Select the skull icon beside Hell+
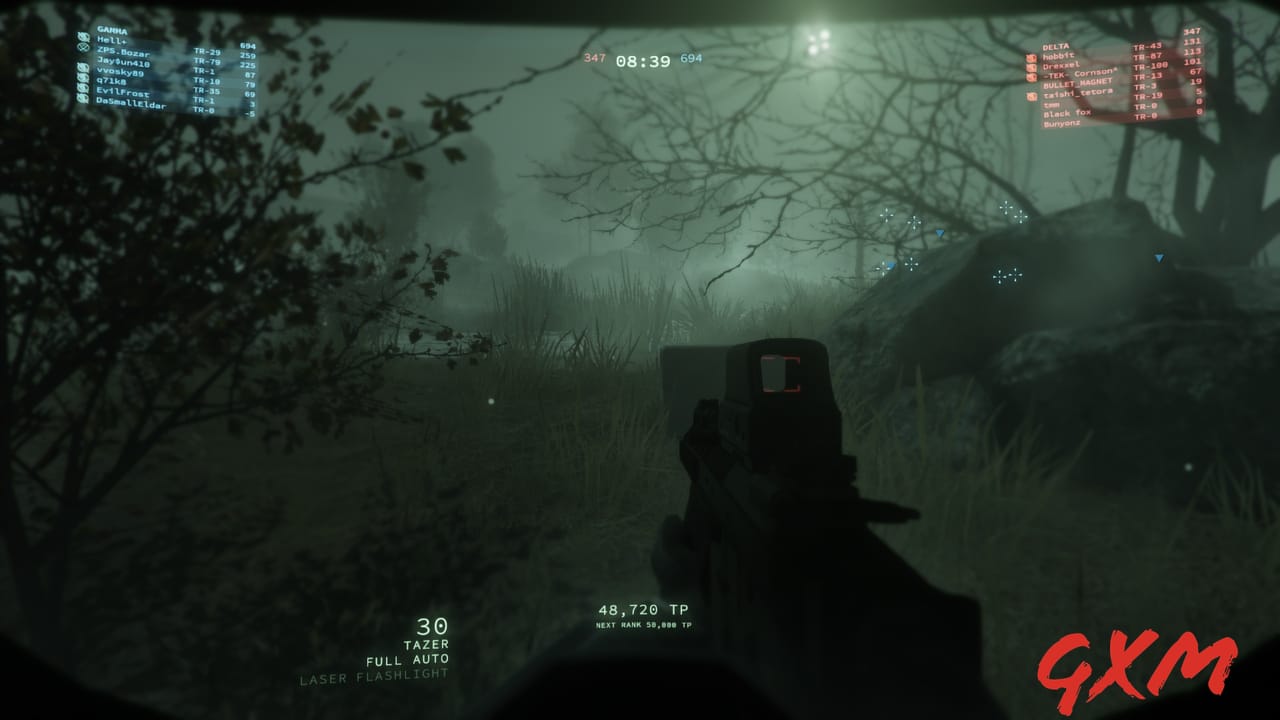The width and height of the screenshot is (1280, 720). pyautogui.click(x=83, y=38)
